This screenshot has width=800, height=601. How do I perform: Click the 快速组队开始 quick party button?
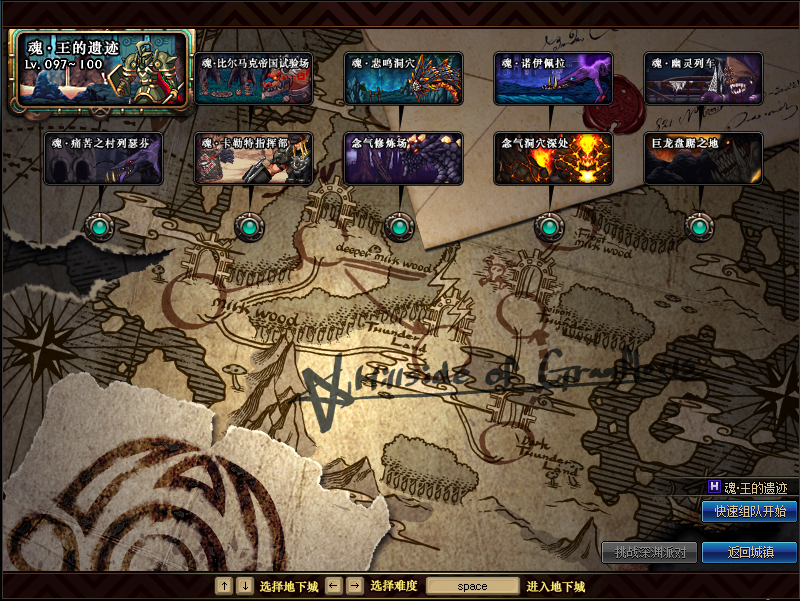(749, 511)
